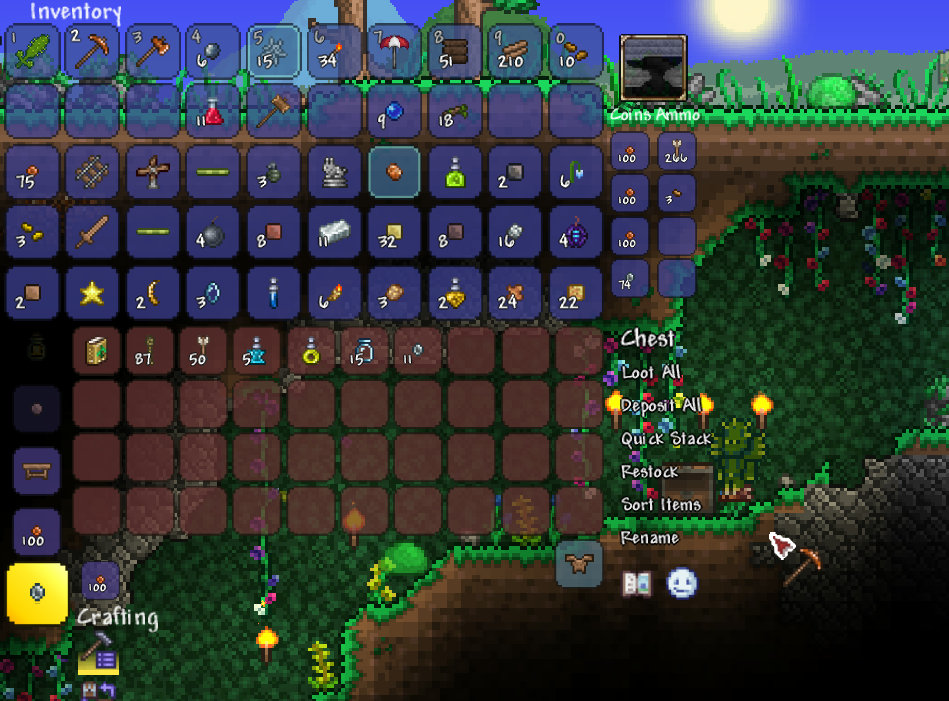This screenshot has width=949, height=701.
Task: Loot all items from the chest
Action: 651,372
